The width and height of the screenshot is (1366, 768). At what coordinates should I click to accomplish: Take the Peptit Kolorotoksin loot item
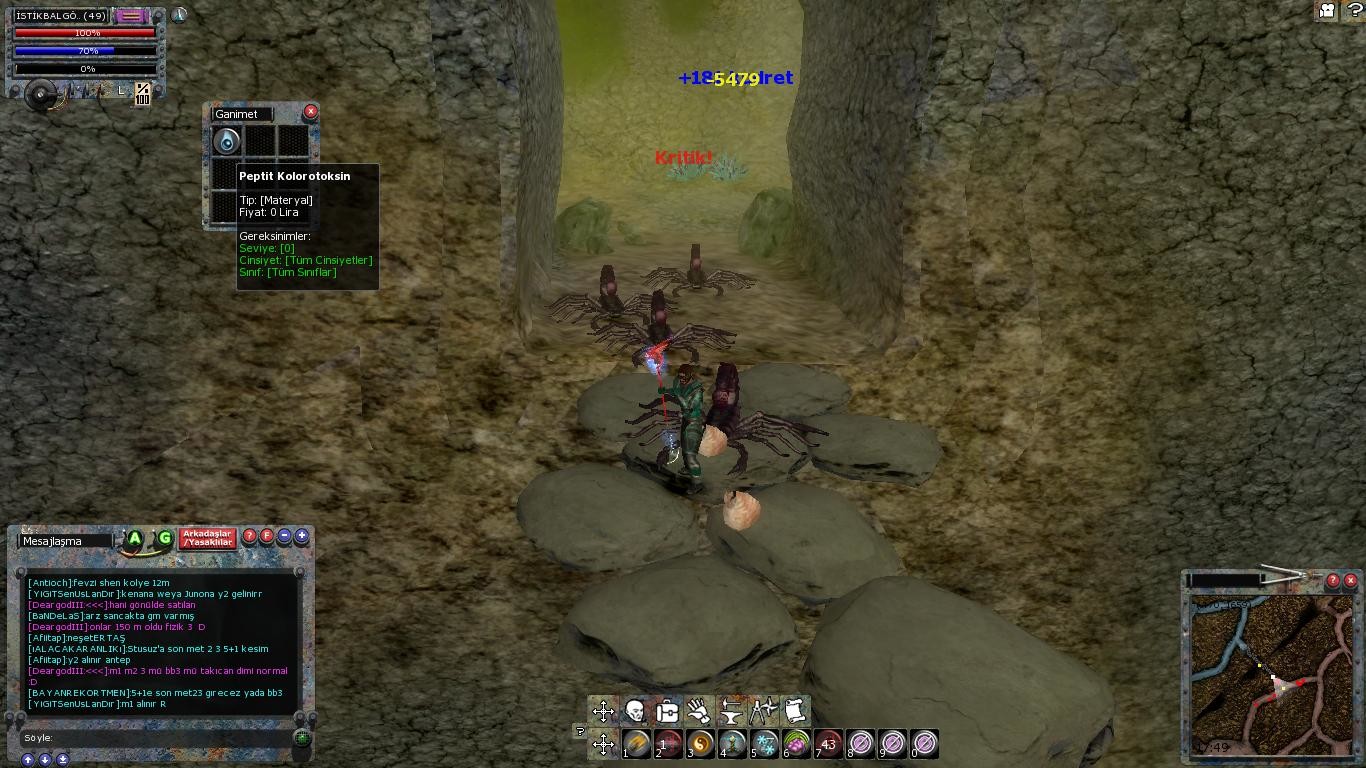227,141
